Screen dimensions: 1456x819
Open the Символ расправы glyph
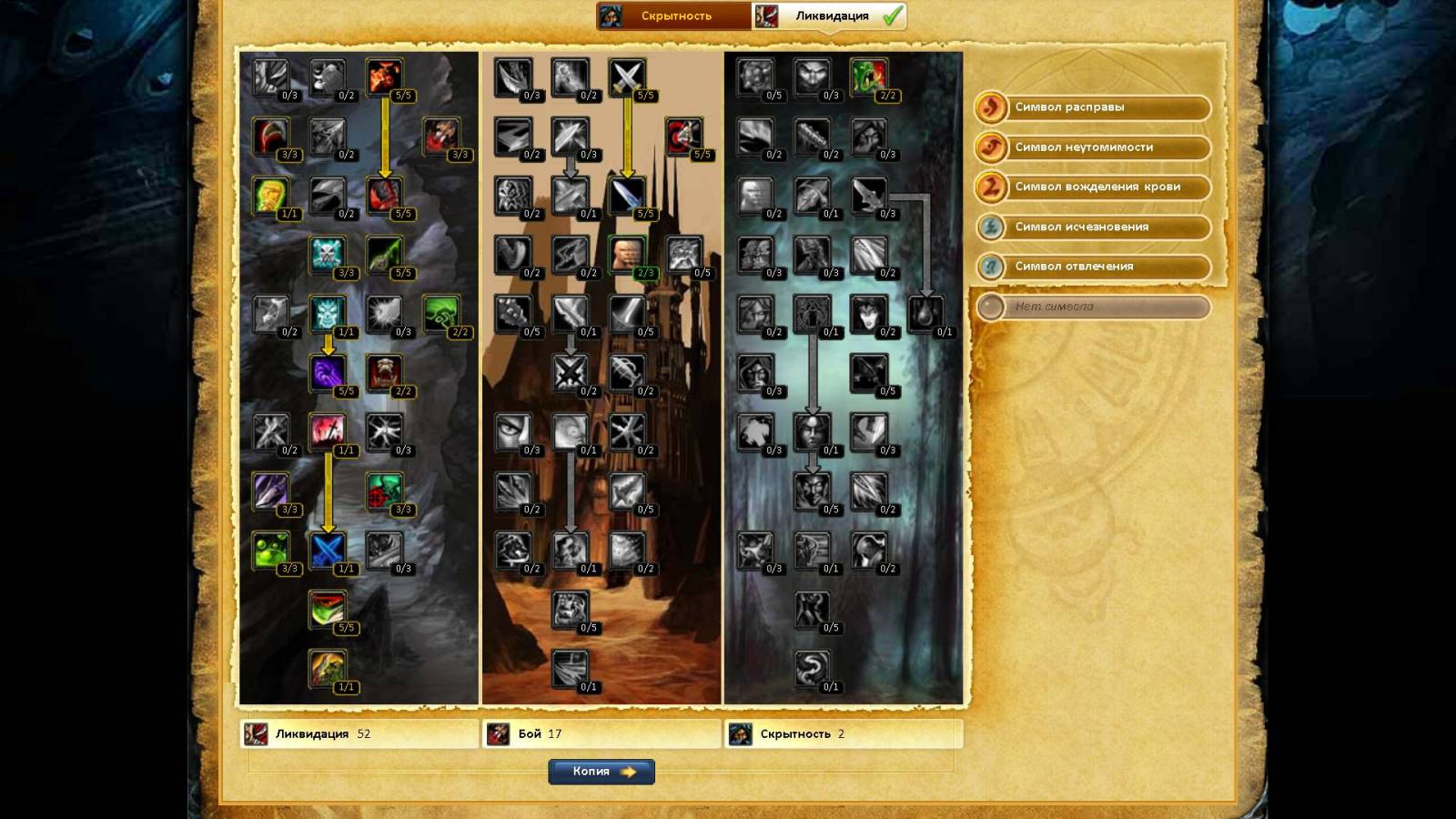click(x=1092, y=107)
